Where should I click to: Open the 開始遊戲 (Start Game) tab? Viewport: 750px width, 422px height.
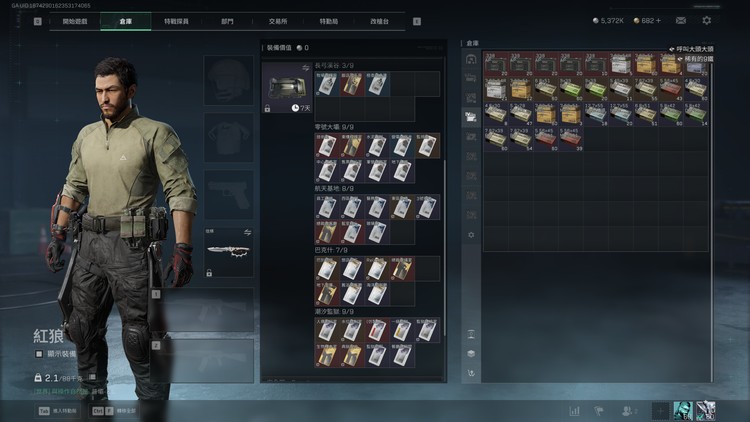tap(74, 20)
